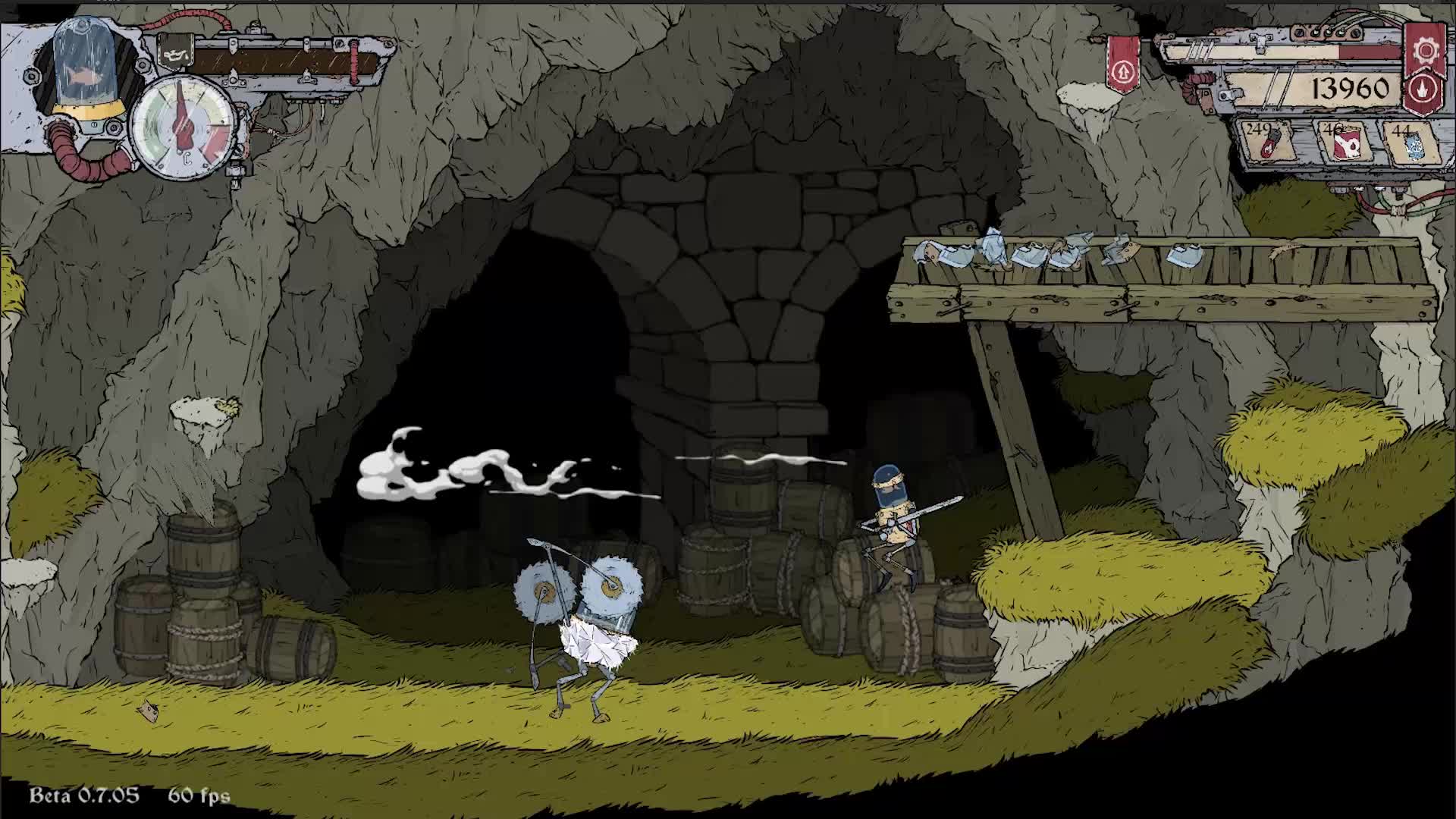
Task: Click the goldfish inside the bowl
Action: [x=85, y=72]
